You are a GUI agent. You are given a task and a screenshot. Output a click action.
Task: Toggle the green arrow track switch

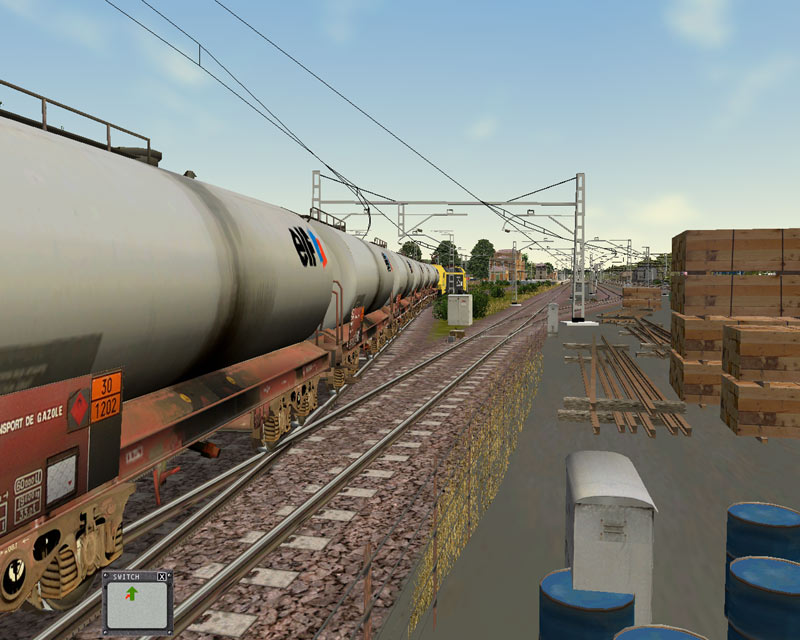click(x=131, y=596)
